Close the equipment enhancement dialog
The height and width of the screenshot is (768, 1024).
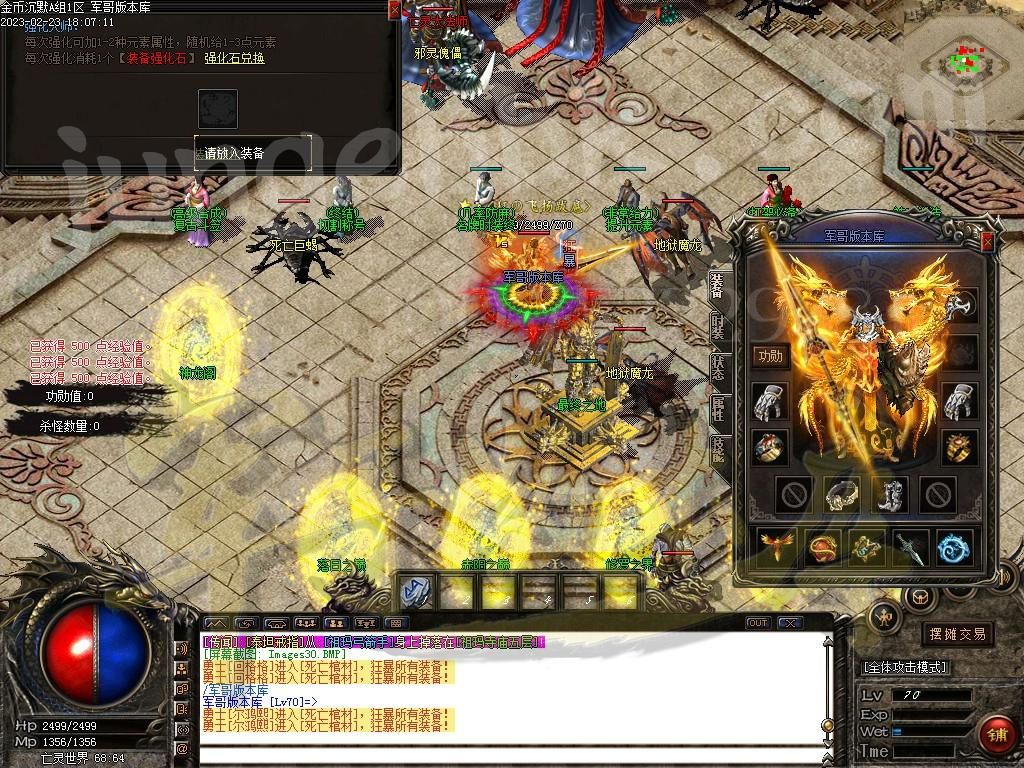point(394,10)
